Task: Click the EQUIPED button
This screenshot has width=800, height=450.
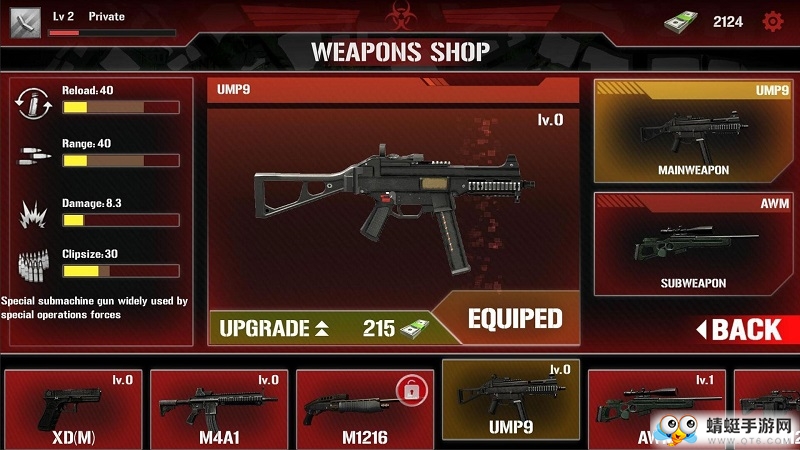Action: pyautogui.click(x=515, y=319)
